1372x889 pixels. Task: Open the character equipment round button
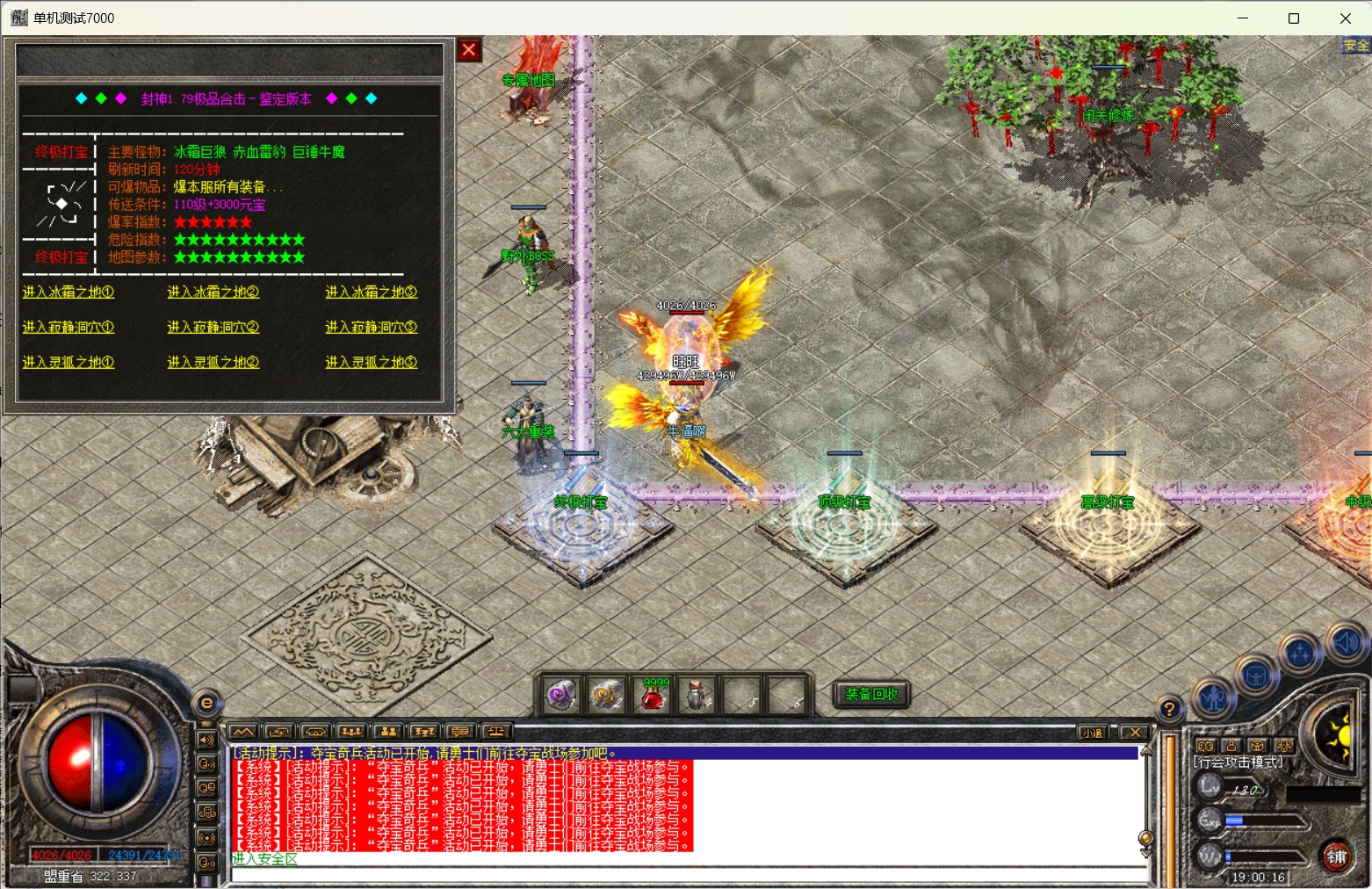click(x=1215, y=698)
